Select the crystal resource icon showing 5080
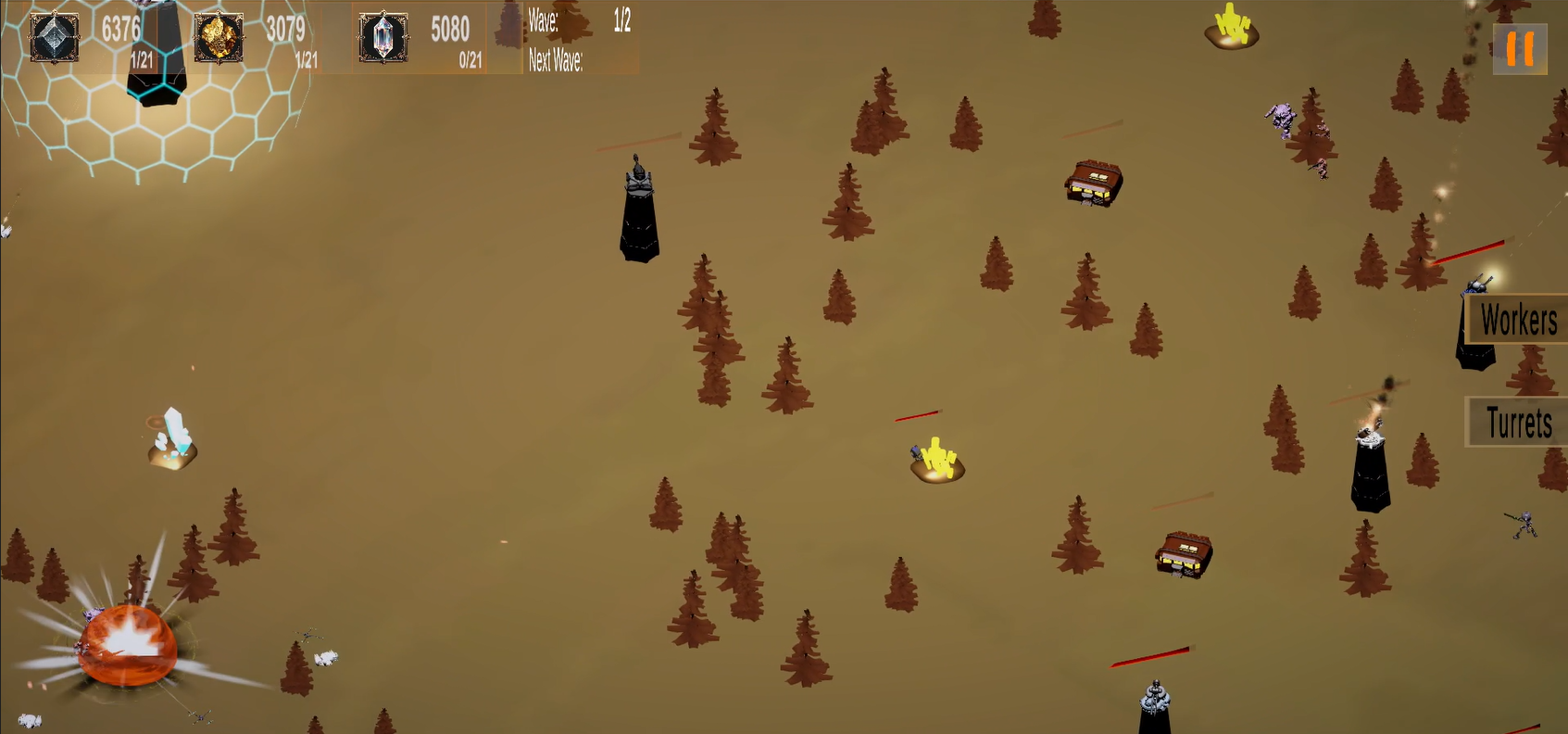 383,39
